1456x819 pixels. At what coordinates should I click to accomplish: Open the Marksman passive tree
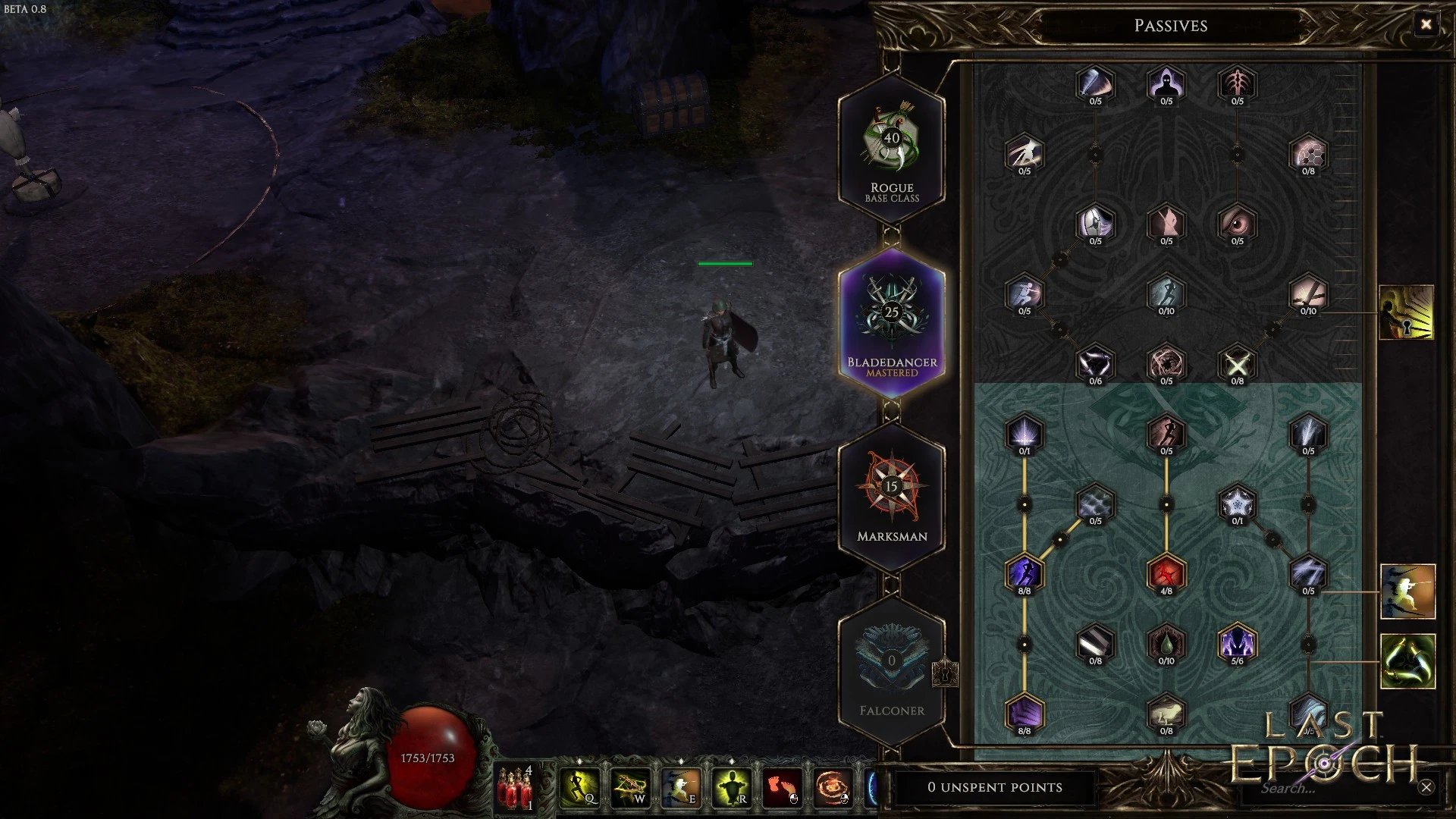coord(892,497)
